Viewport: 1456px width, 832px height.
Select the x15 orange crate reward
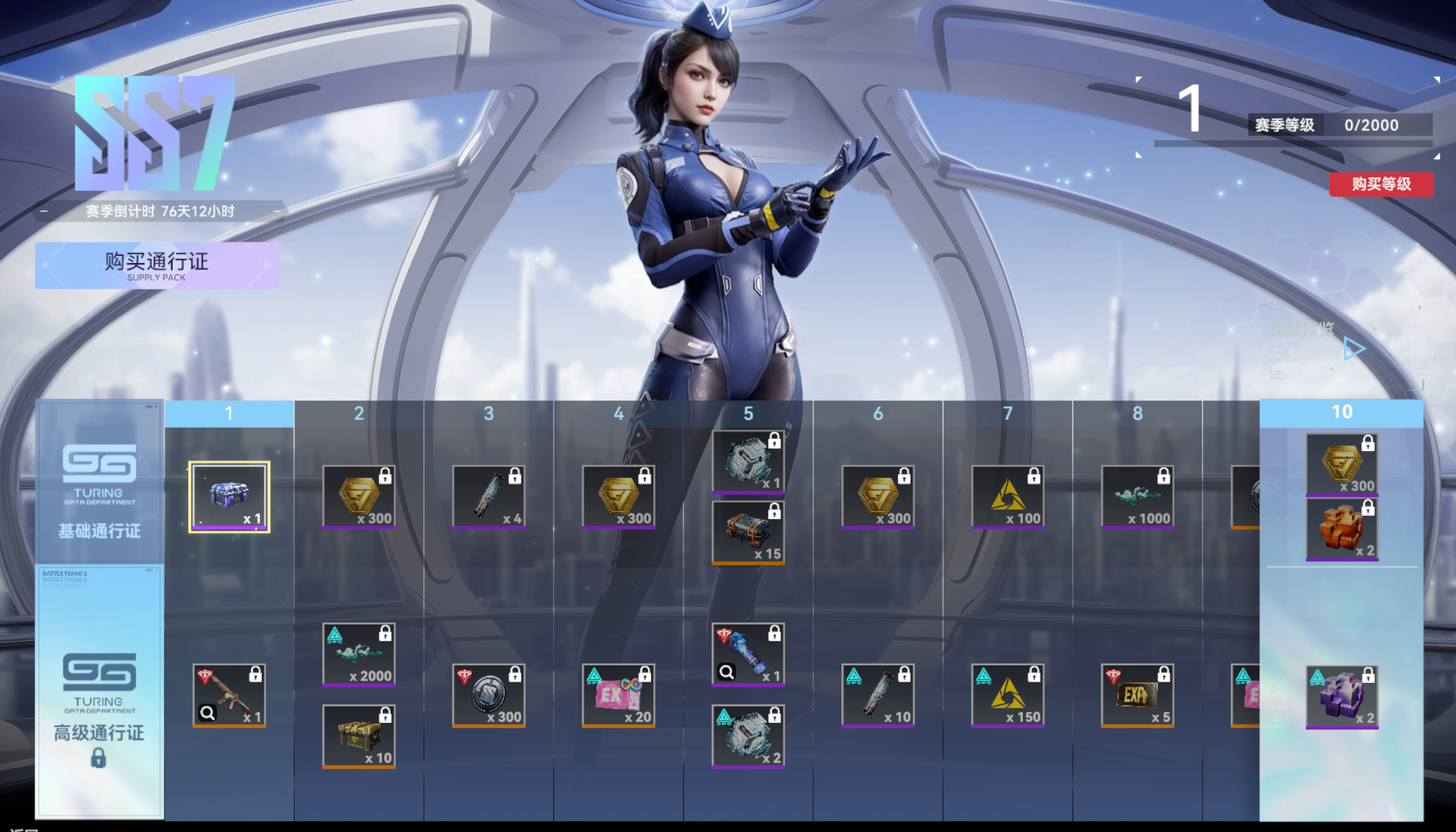click(748, 532)
